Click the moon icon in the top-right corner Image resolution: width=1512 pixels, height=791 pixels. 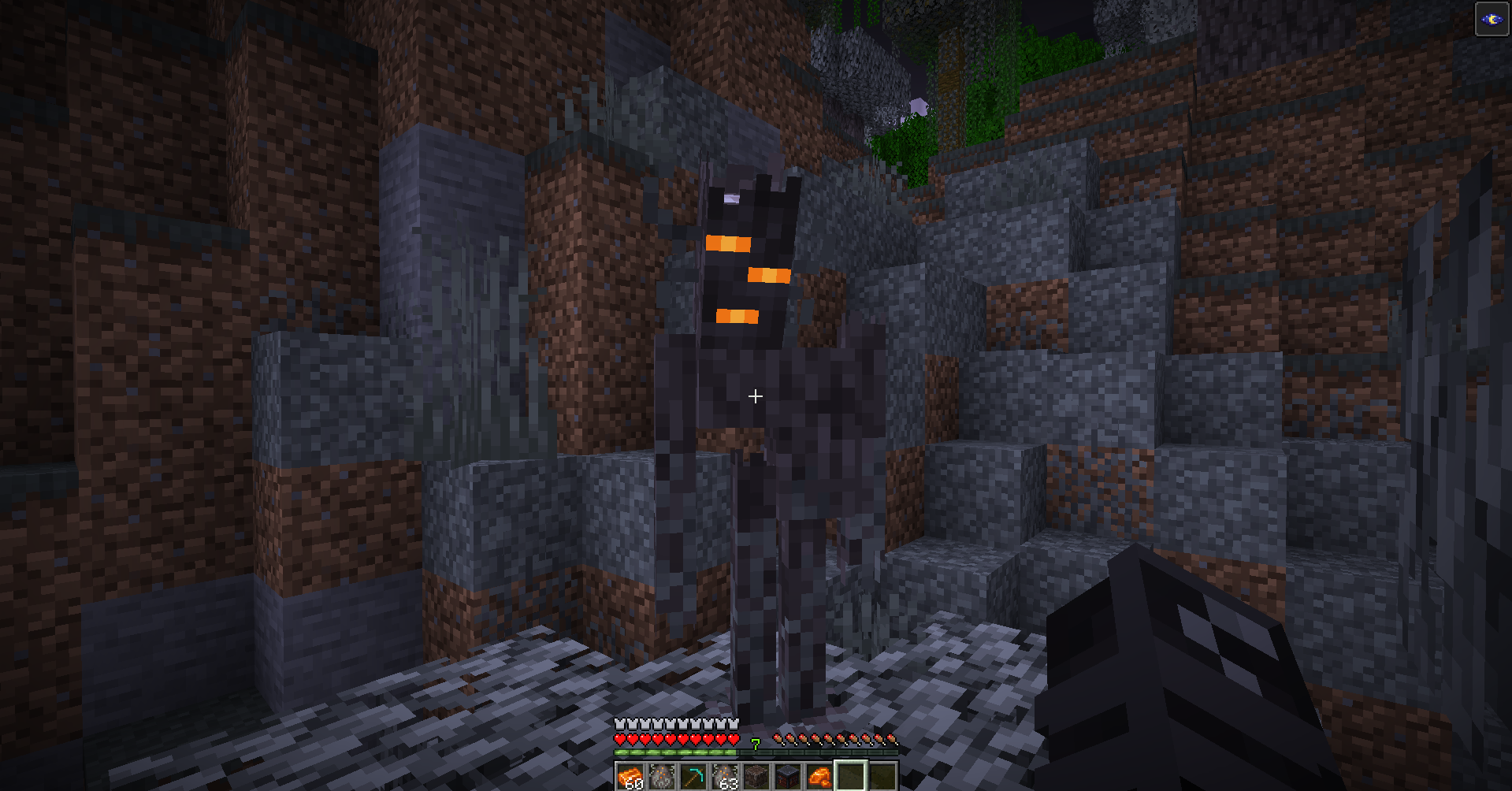[1493, 20]
